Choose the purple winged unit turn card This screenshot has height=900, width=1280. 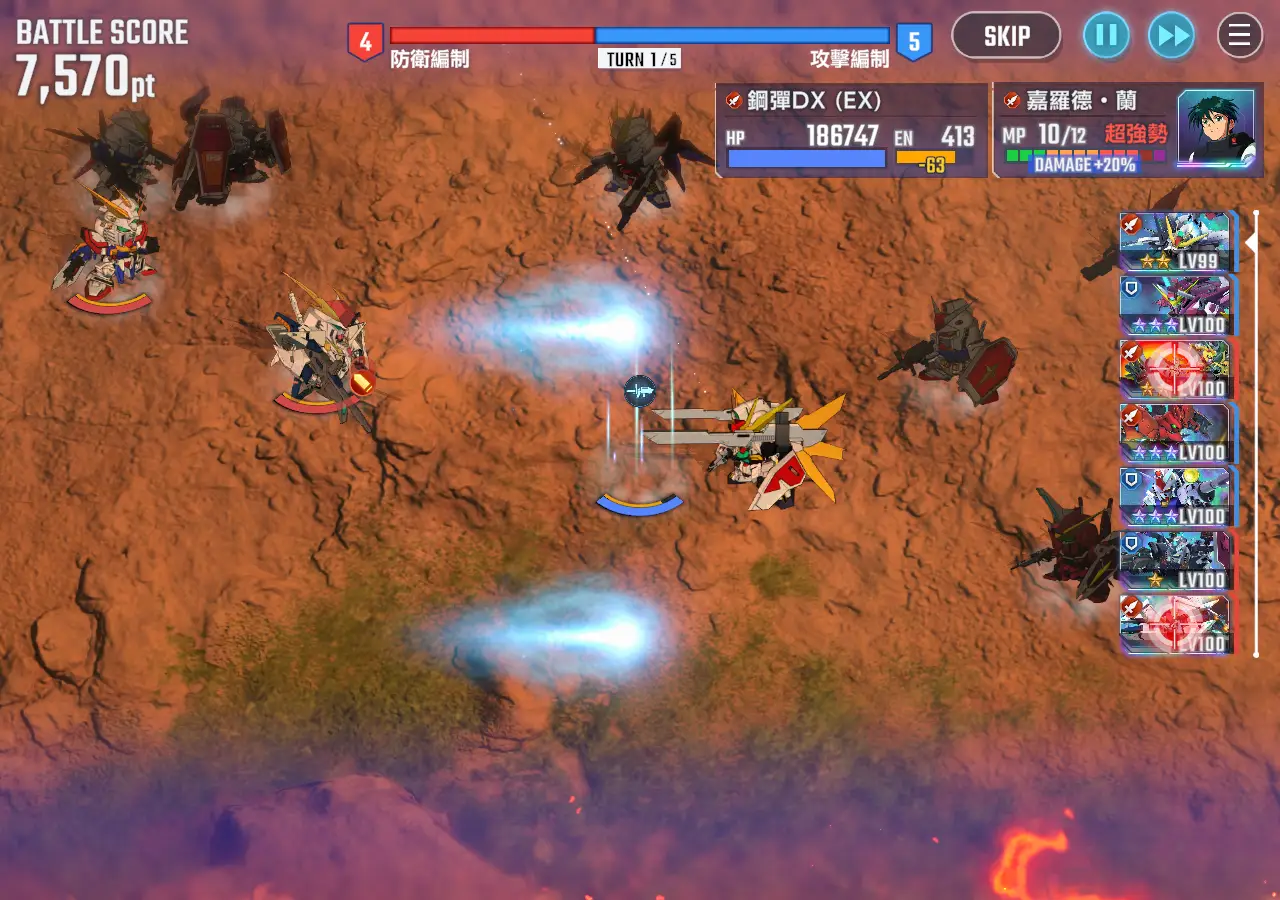pos(1176,306)
